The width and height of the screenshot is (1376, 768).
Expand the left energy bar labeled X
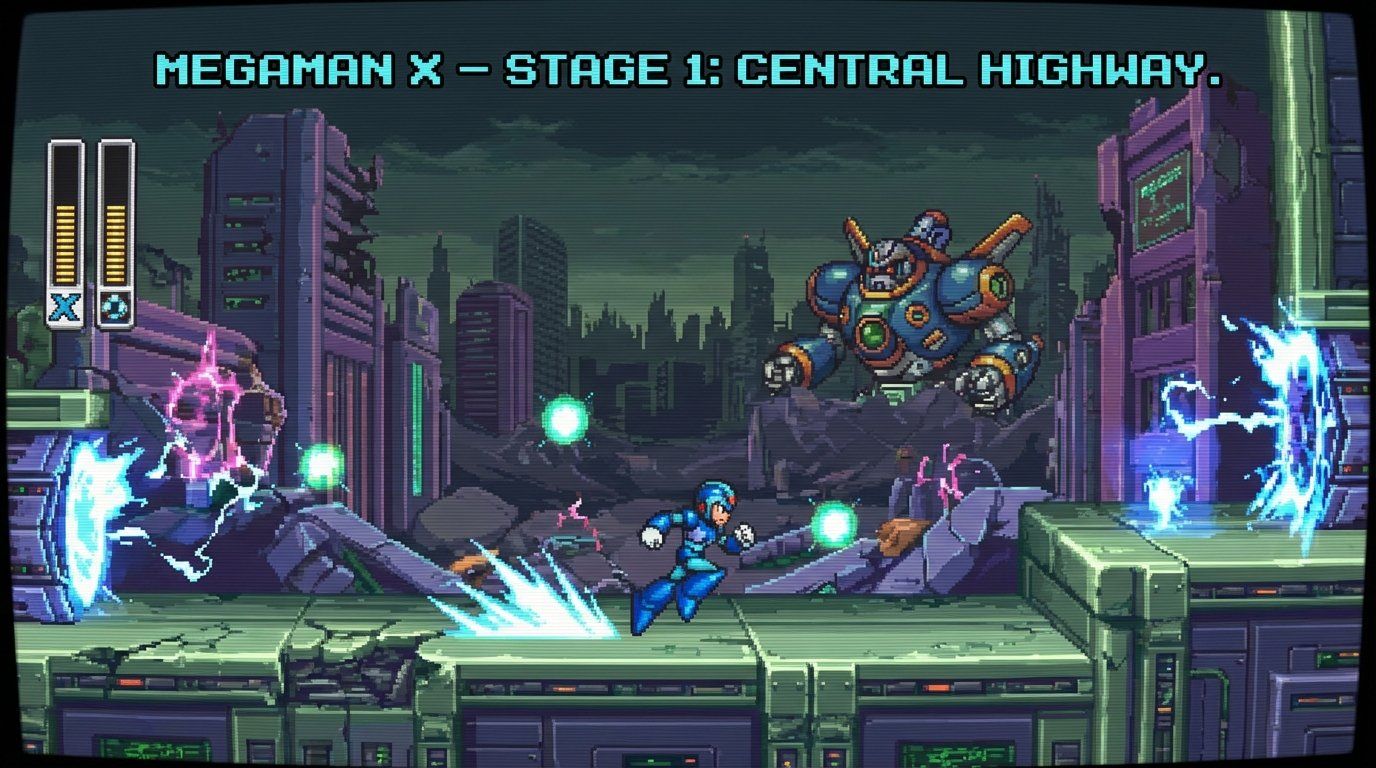[63, 220]
